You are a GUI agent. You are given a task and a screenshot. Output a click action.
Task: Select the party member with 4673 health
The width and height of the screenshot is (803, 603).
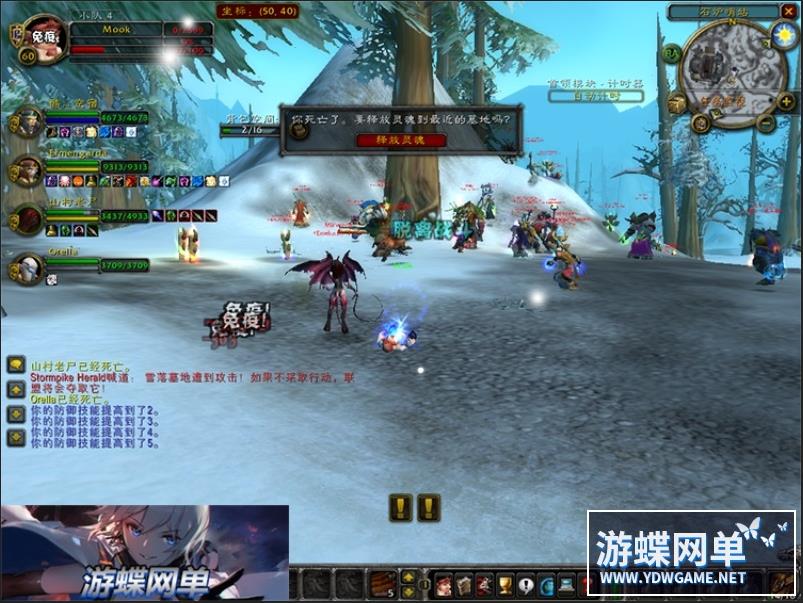(x=27, y=122)
